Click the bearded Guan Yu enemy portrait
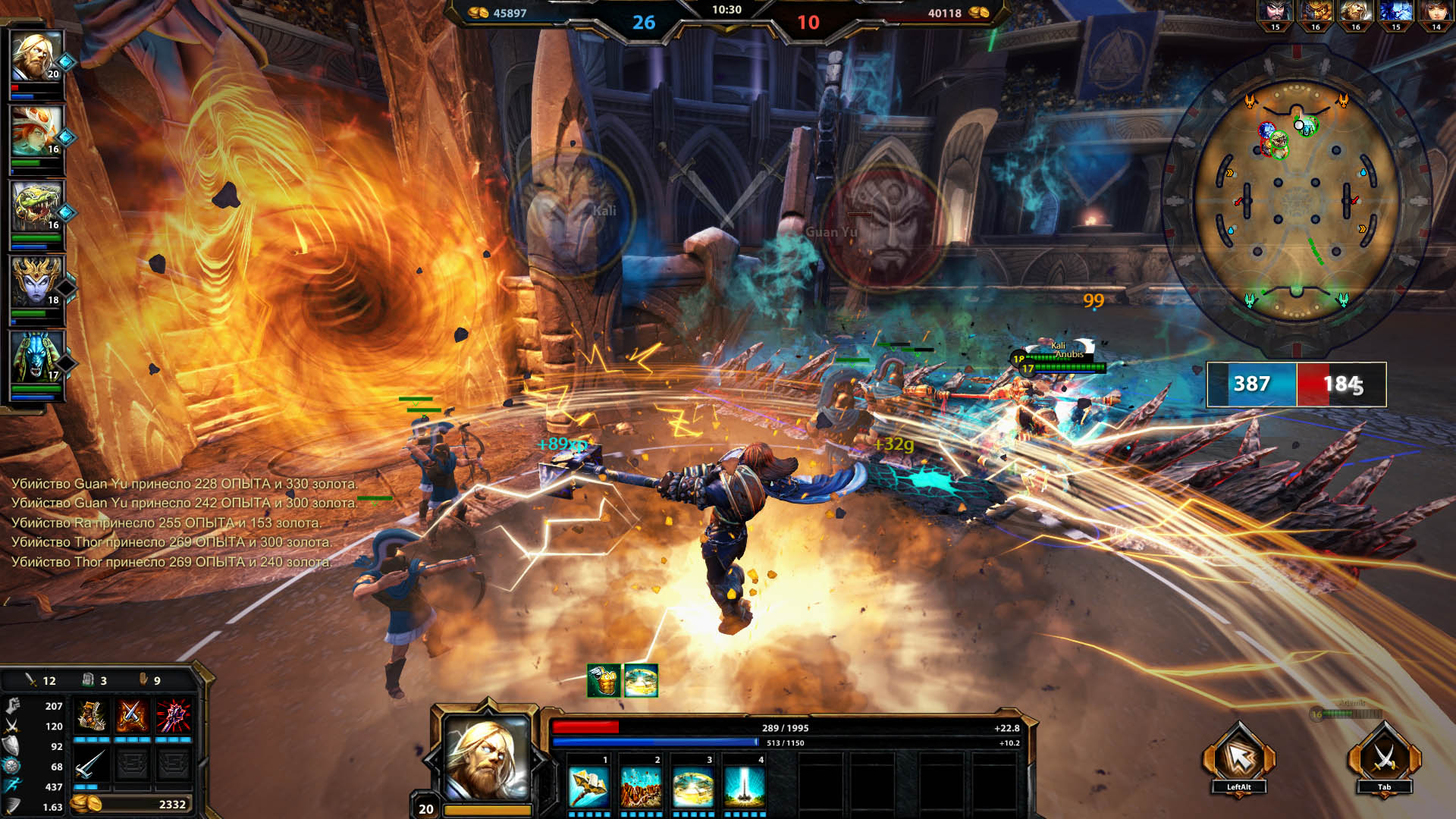Screen dimensions: 1456x819 coord(1275,13)
